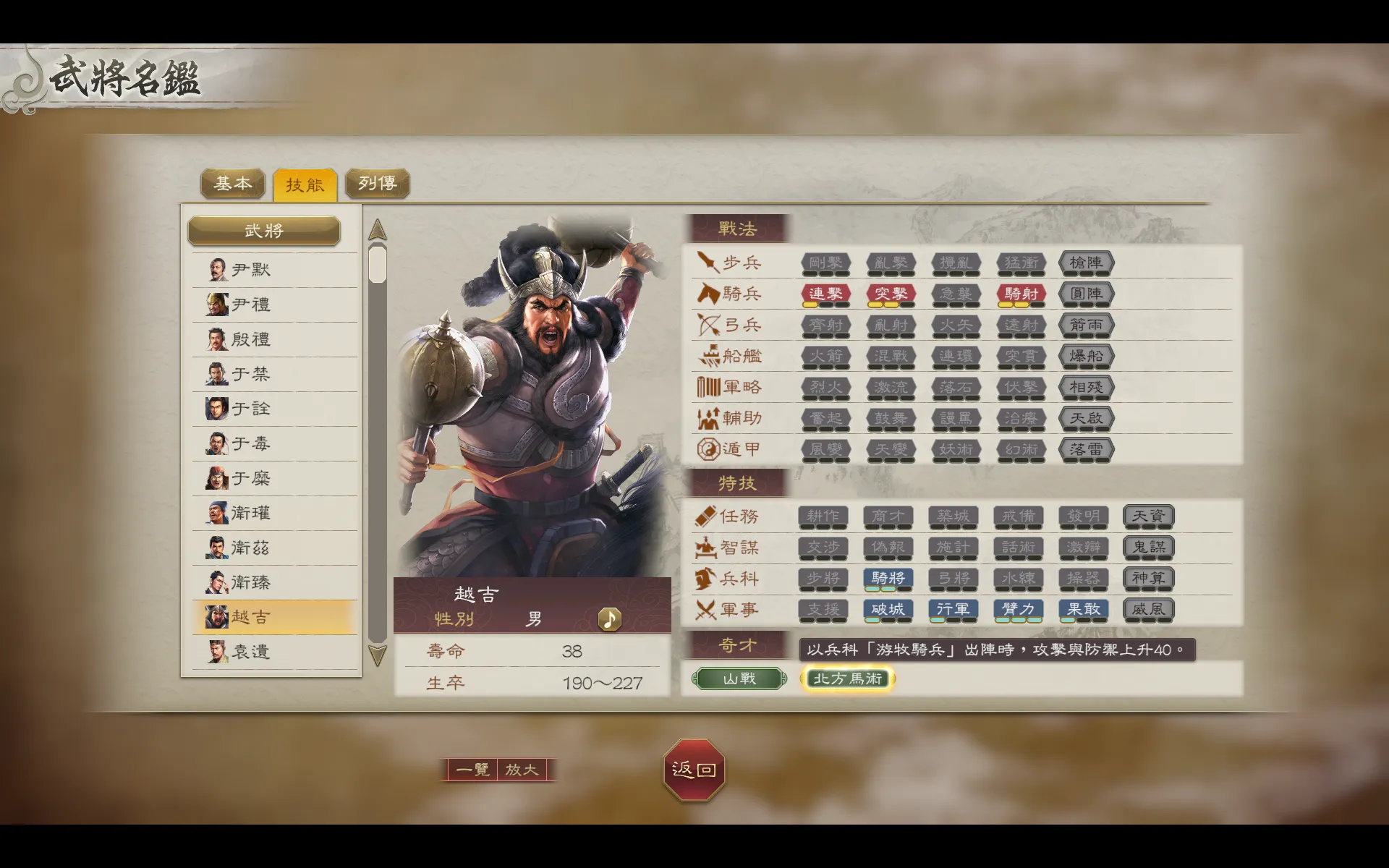Click the down arrow below the officer scrollbar
The height and width of the screenshot is (868, 1389).
[x=375, y=655]
